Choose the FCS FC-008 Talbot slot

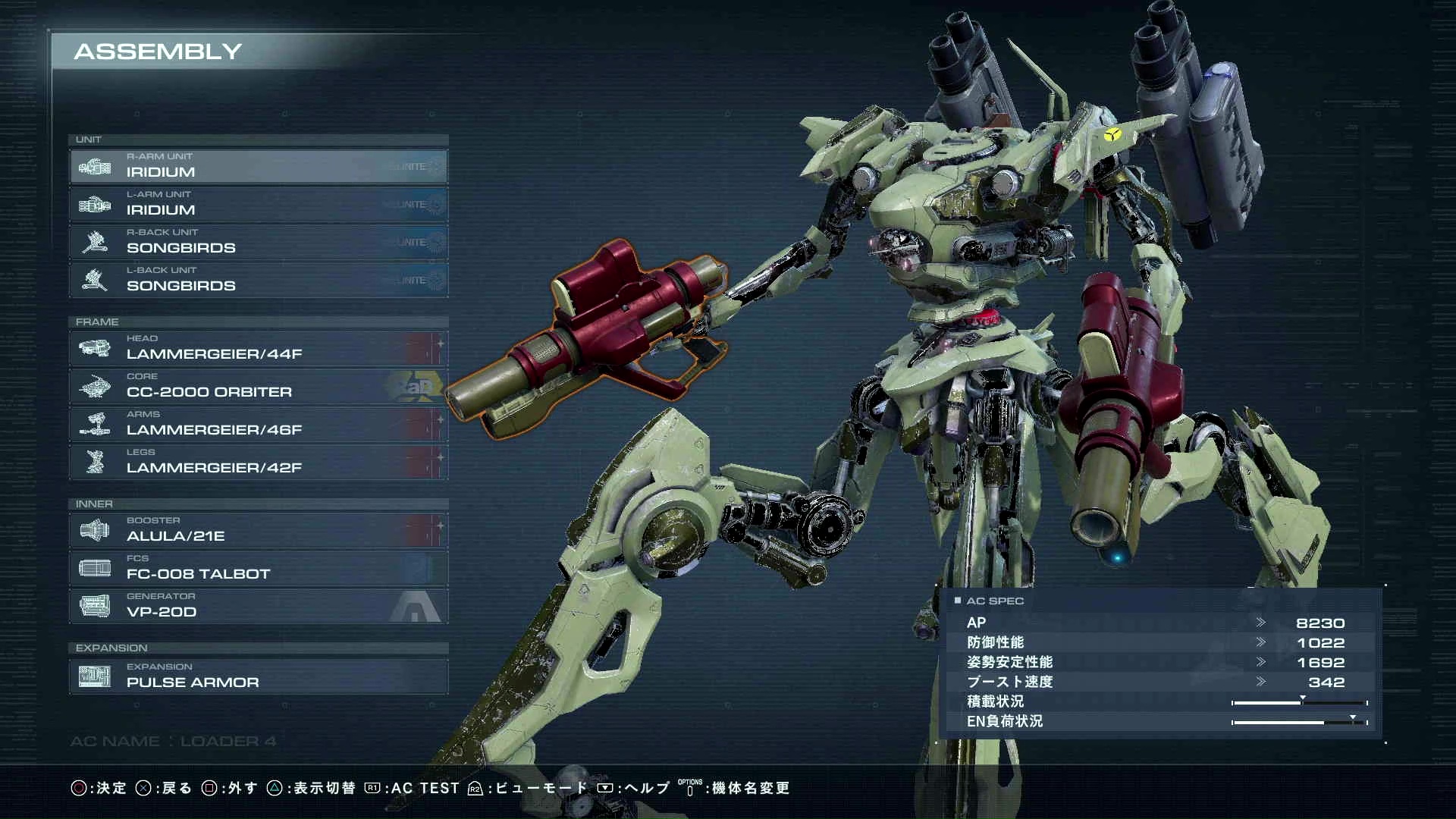coord(258,568)
